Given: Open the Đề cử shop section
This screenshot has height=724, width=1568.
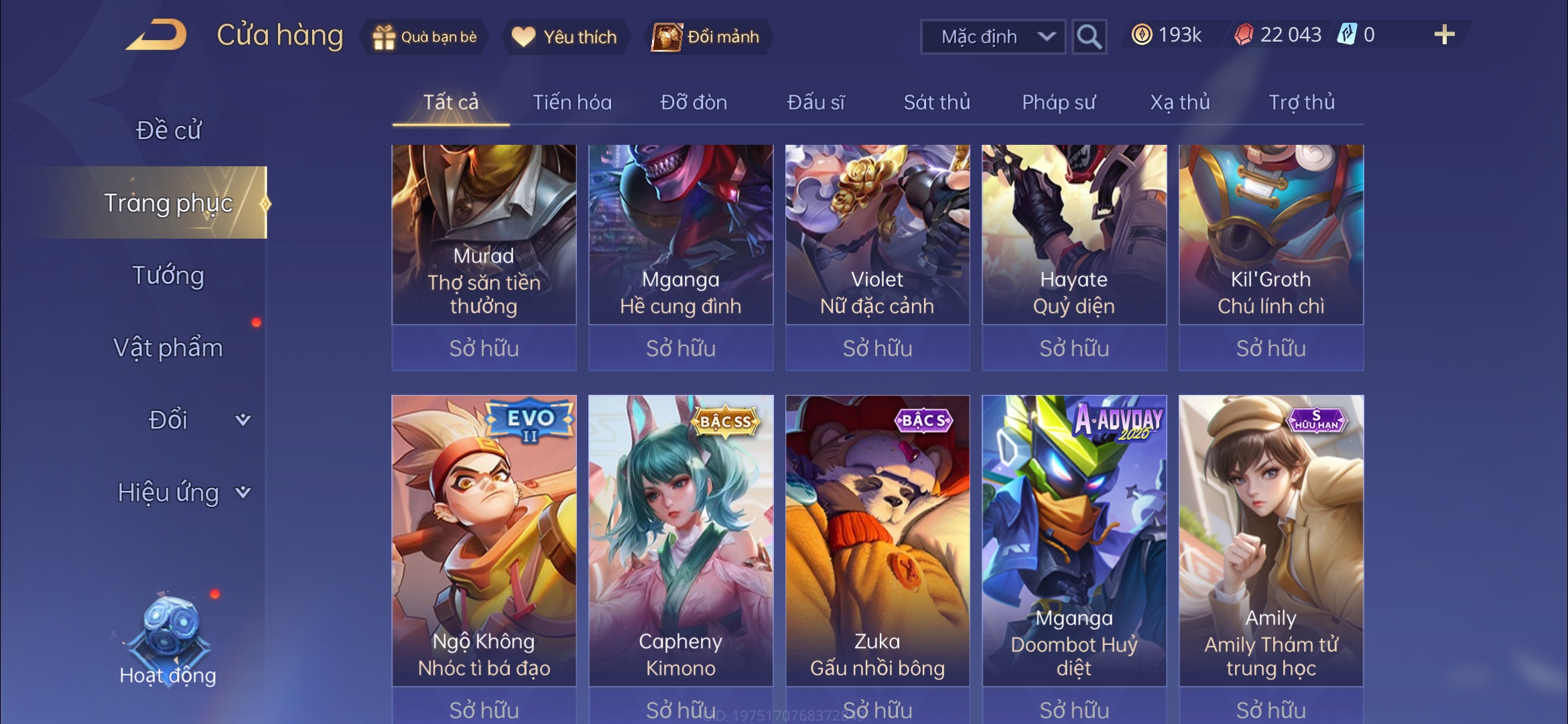Looking at the screenshot, I should coord(168,130).
